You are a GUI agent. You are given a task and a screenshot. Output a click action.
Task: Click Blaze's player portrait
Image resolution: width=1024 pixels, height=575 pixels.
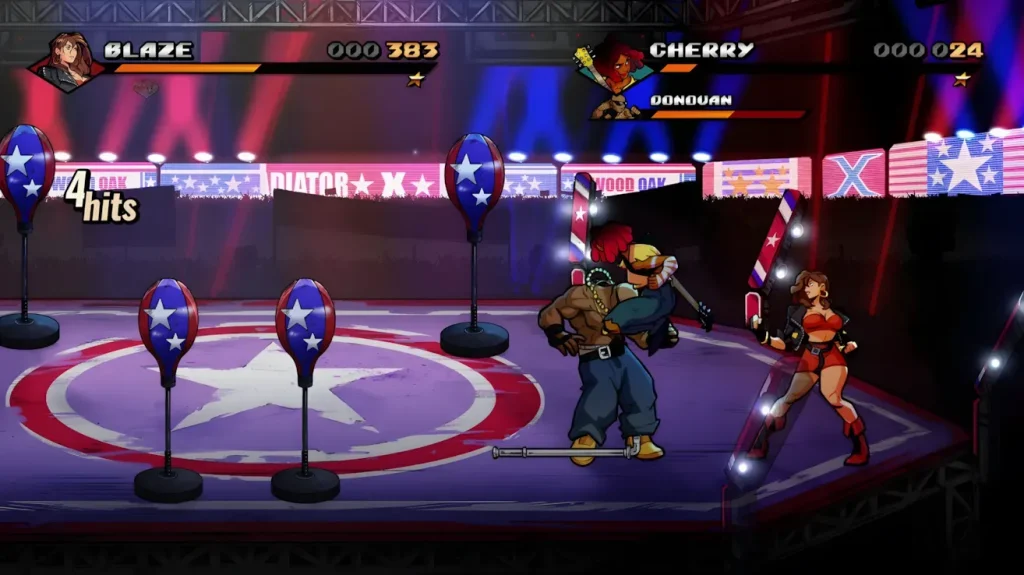[x=70, y=62]
